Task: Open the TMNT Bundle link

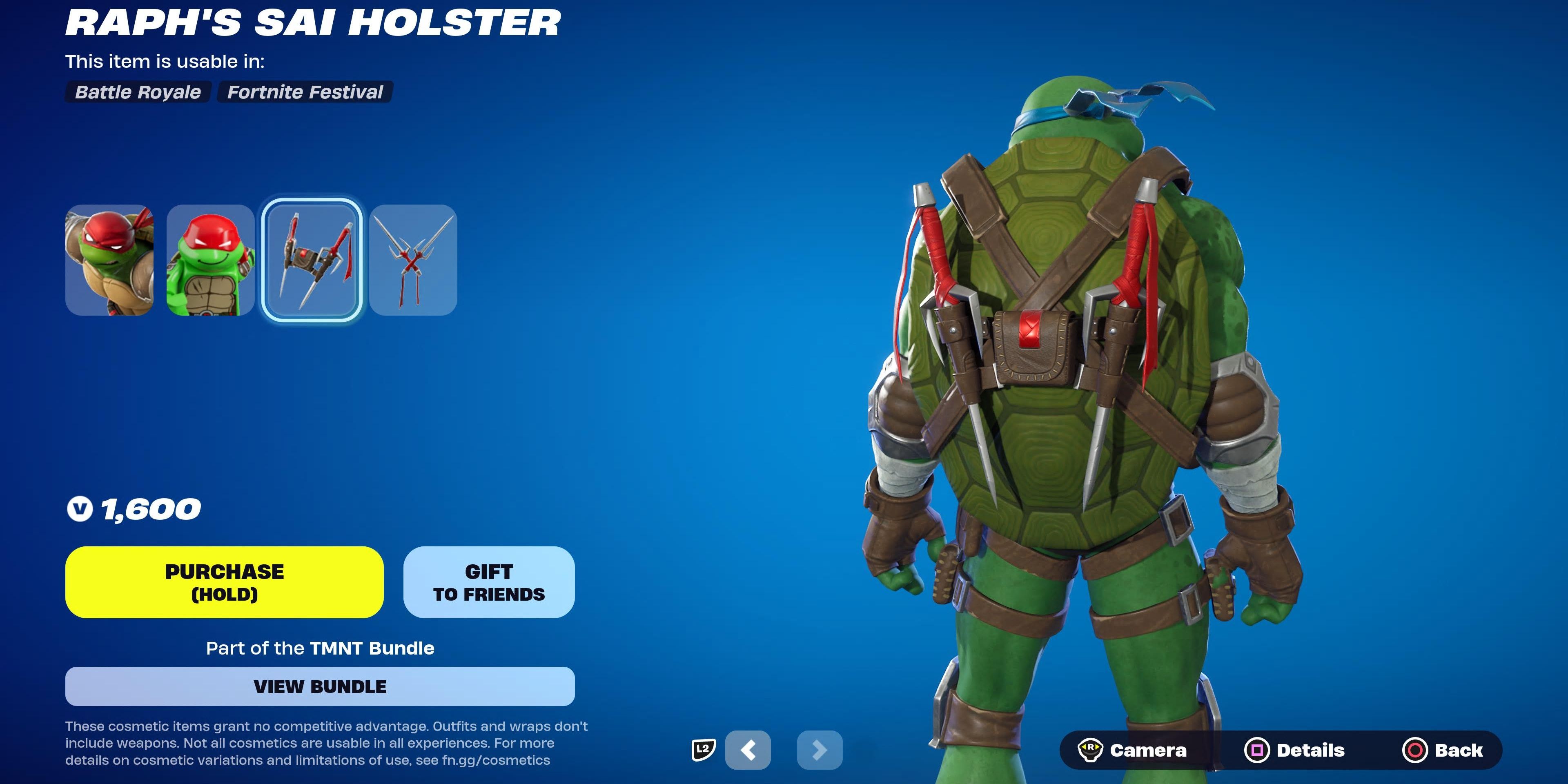Action: click(371, 648)
